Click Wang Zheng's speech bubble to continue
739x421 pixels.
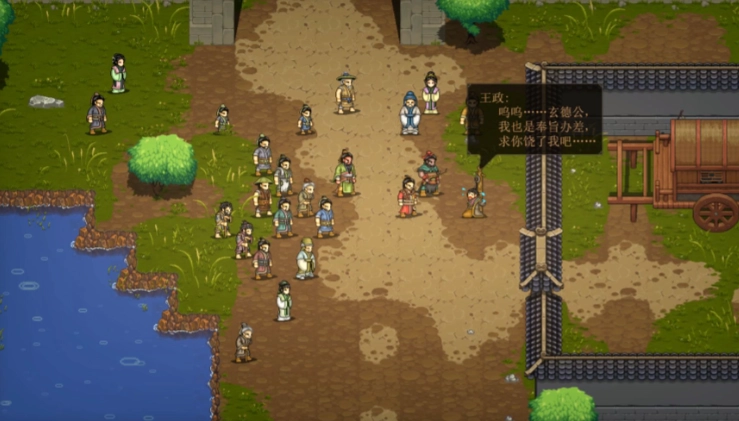pyautogui.click(x=534, y=120)
